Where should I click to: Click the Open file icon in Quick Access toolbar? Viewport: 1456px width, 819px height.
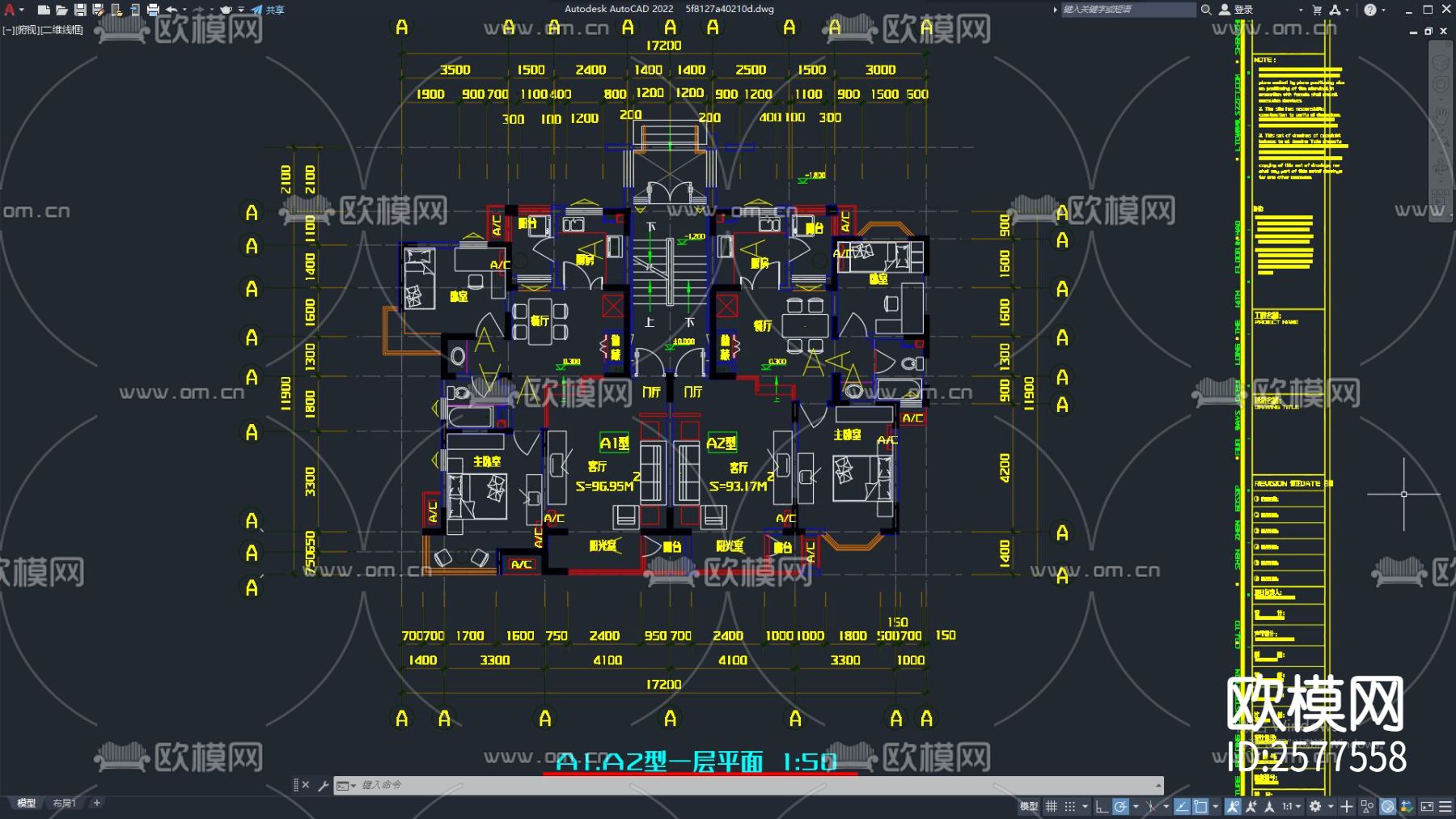pos(61,10)
